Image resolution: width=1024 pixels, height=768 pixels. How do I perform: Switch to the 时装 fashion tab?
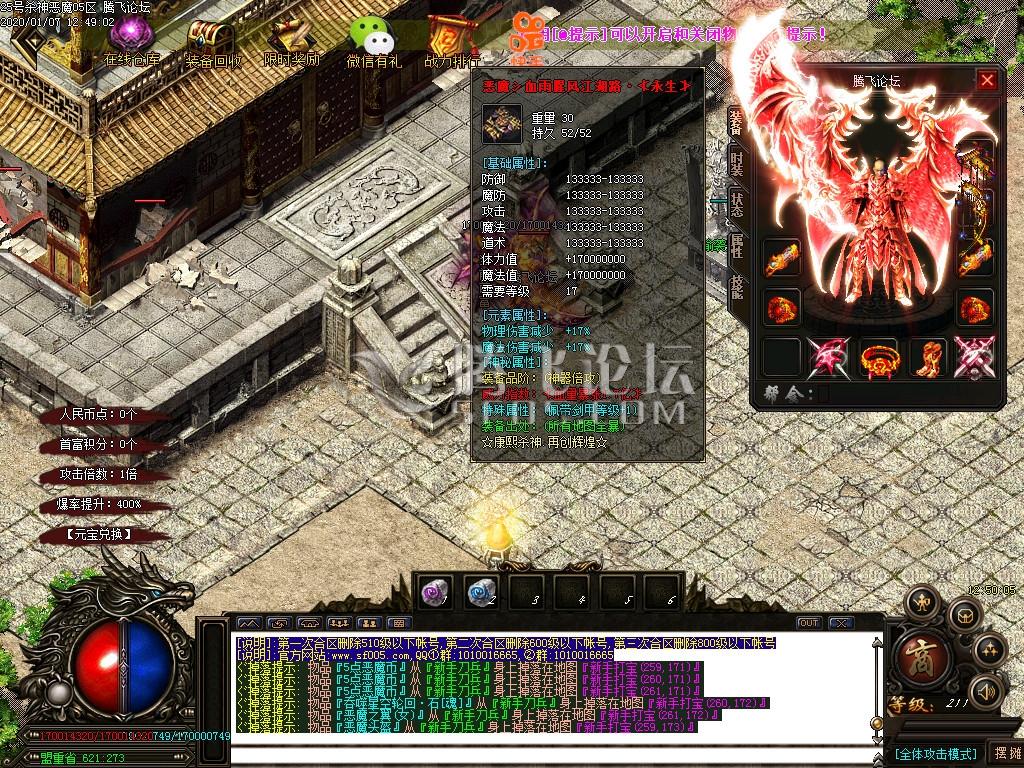coord(737,163)
